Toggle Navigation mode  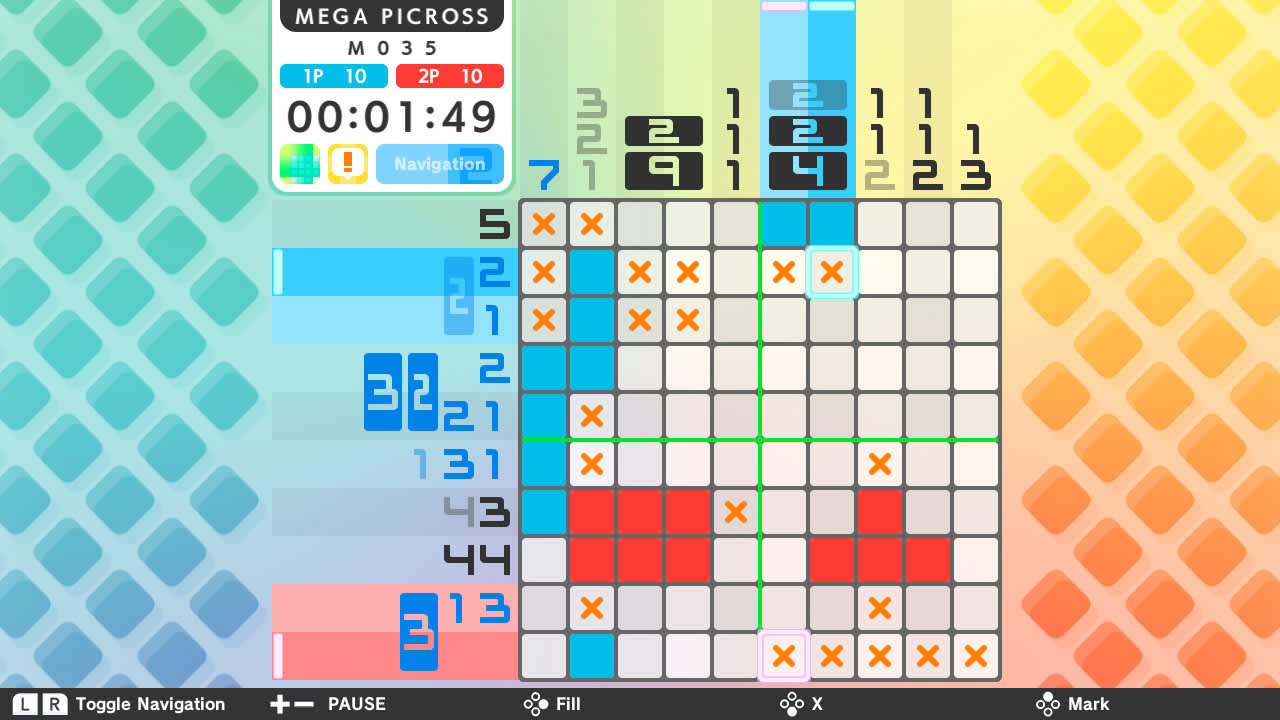tap(440, 163)
